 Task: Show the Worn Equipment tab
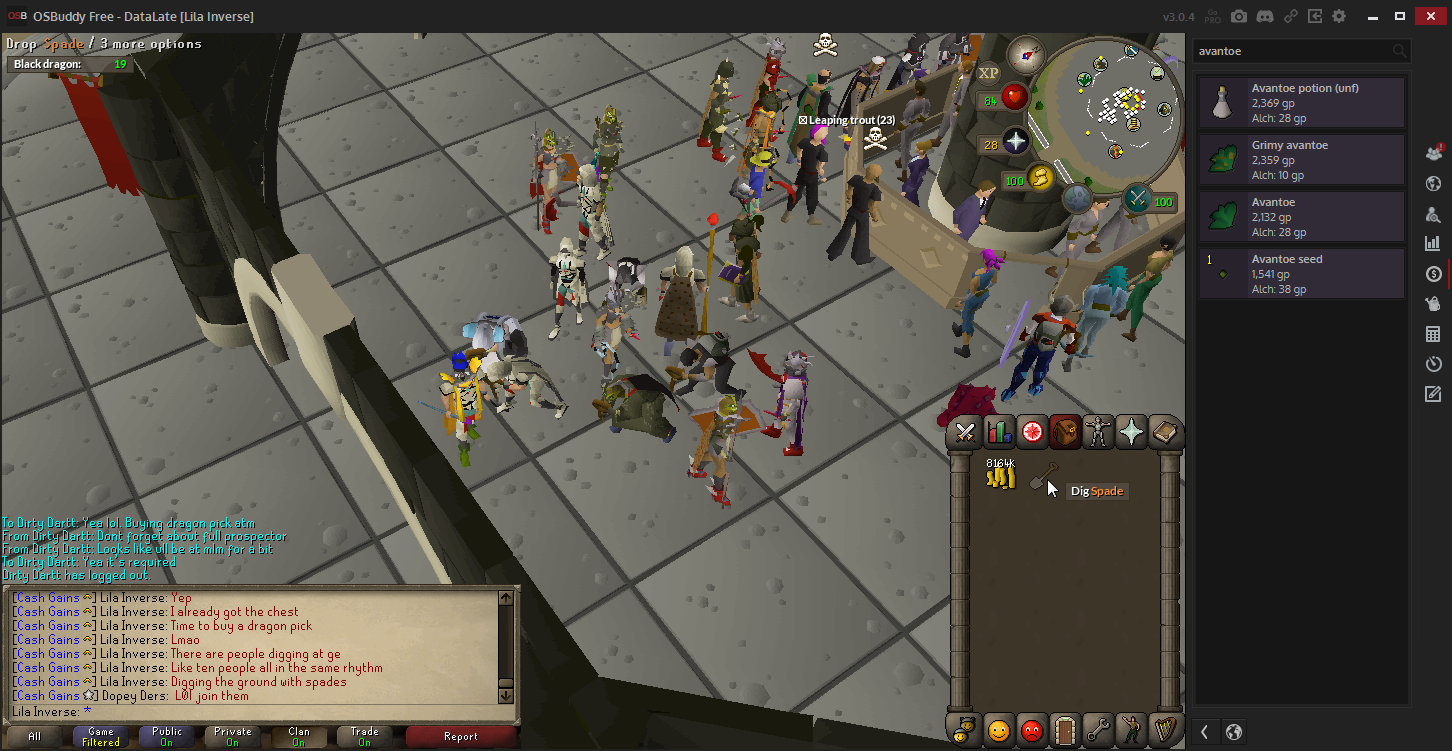(1098, 432)
